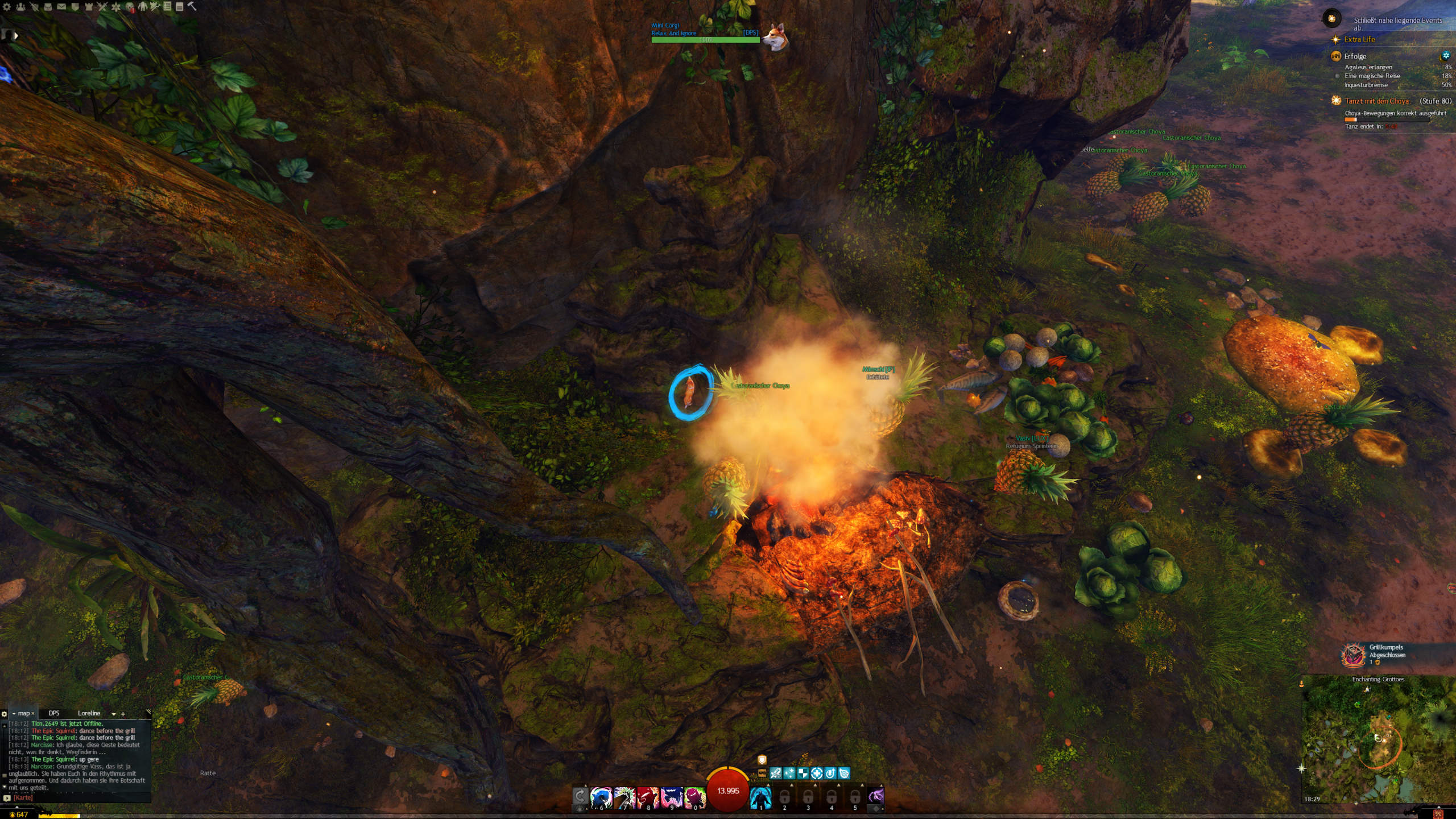The height and width of the screenshot is (819, 1456).
Task: Switch to the Loreline chat tab
Action: click(89, 713)
